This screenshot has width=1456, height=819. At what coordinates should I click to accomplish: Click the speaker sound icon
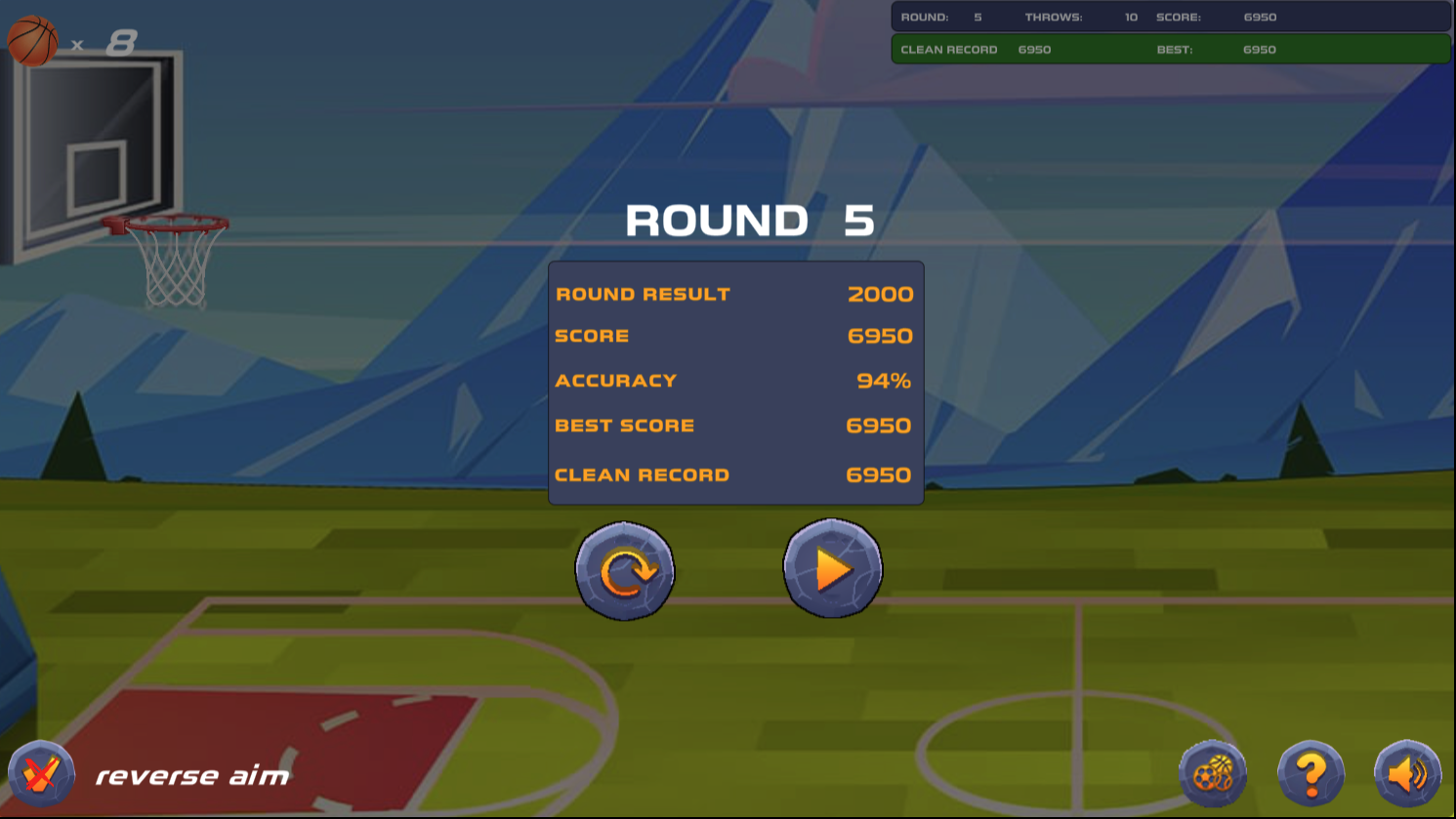[1407, 772]
